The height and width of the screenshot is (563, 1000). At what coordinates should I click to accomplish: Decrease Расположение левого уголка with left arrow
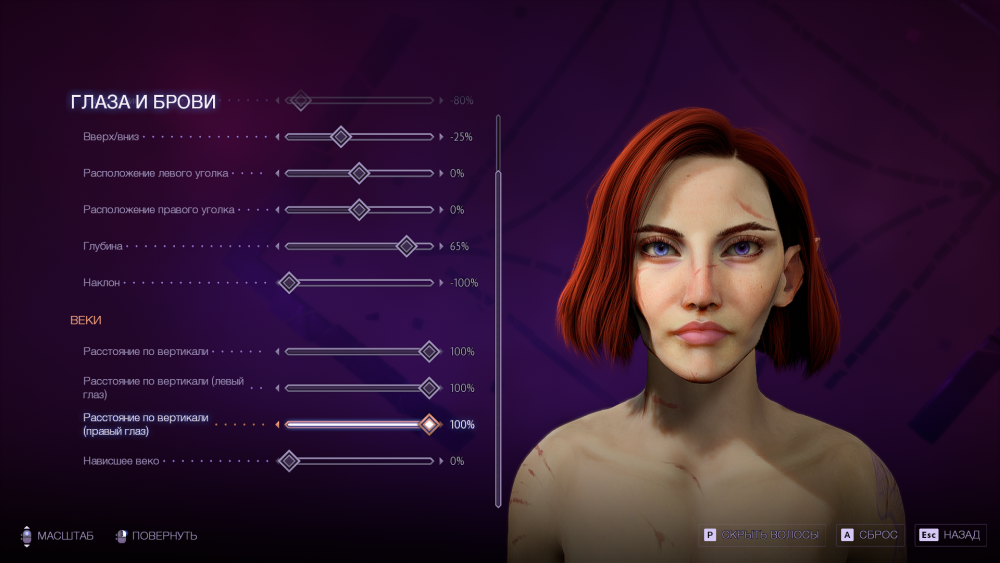point(278,173)
